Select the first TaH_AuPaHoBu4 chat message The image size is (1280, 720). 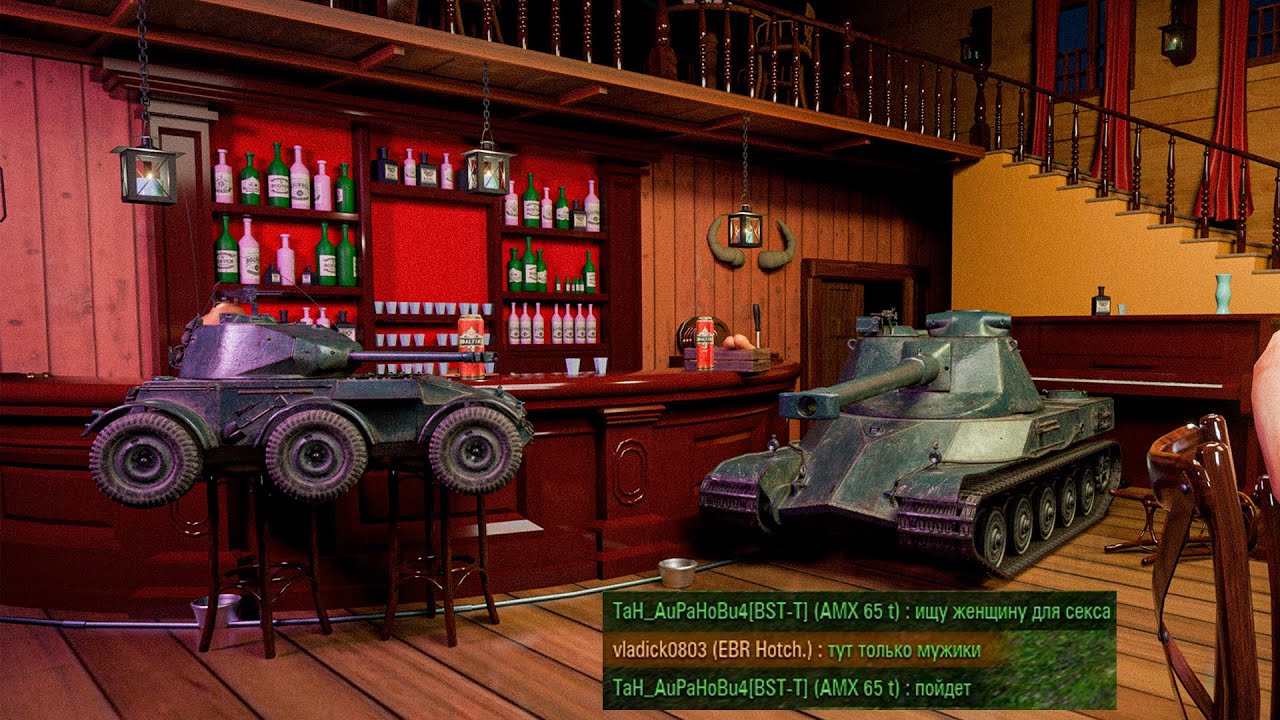click(858, 611)
